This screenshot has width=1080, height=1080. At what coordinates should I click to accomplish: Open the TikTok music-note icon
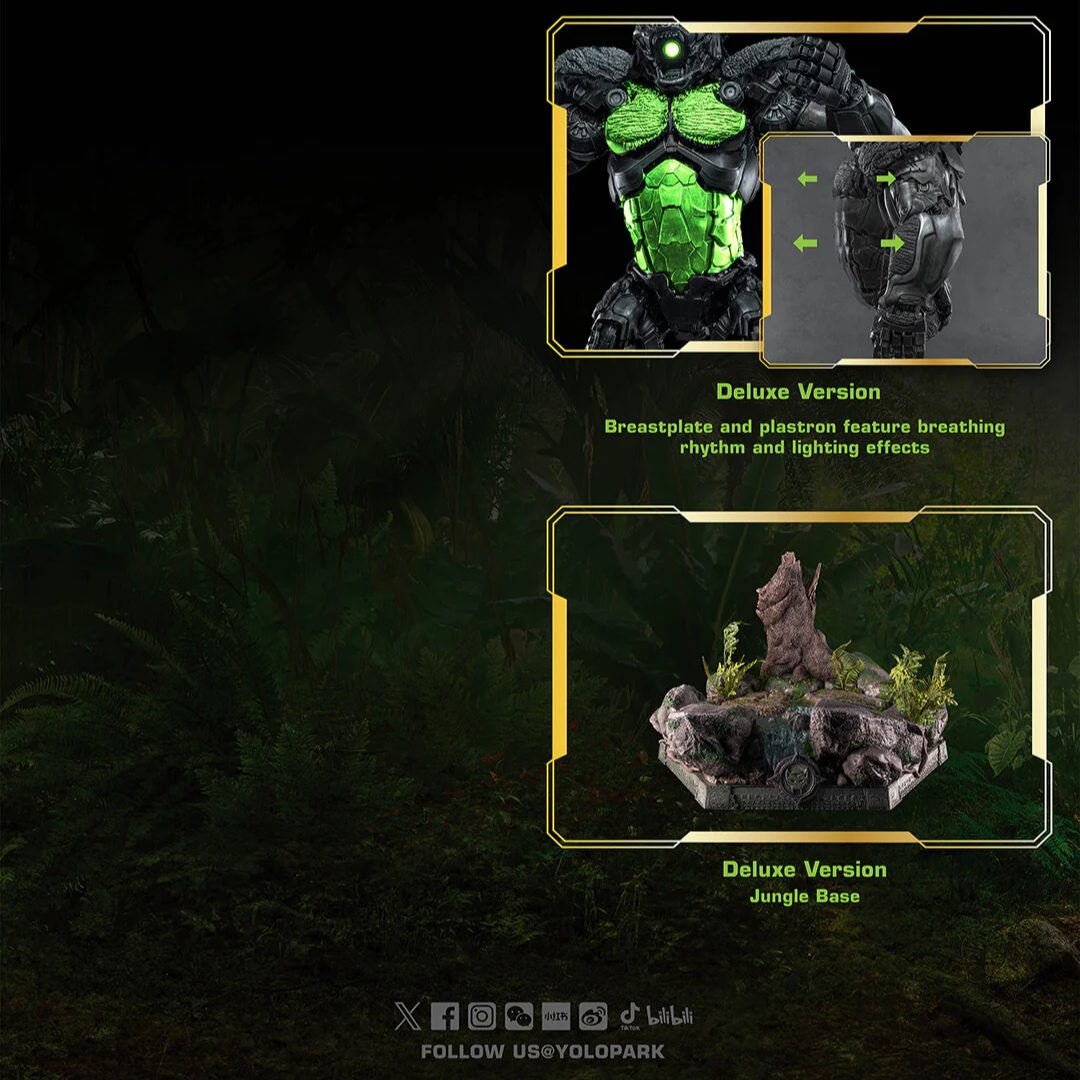(x=630, y=1017)
